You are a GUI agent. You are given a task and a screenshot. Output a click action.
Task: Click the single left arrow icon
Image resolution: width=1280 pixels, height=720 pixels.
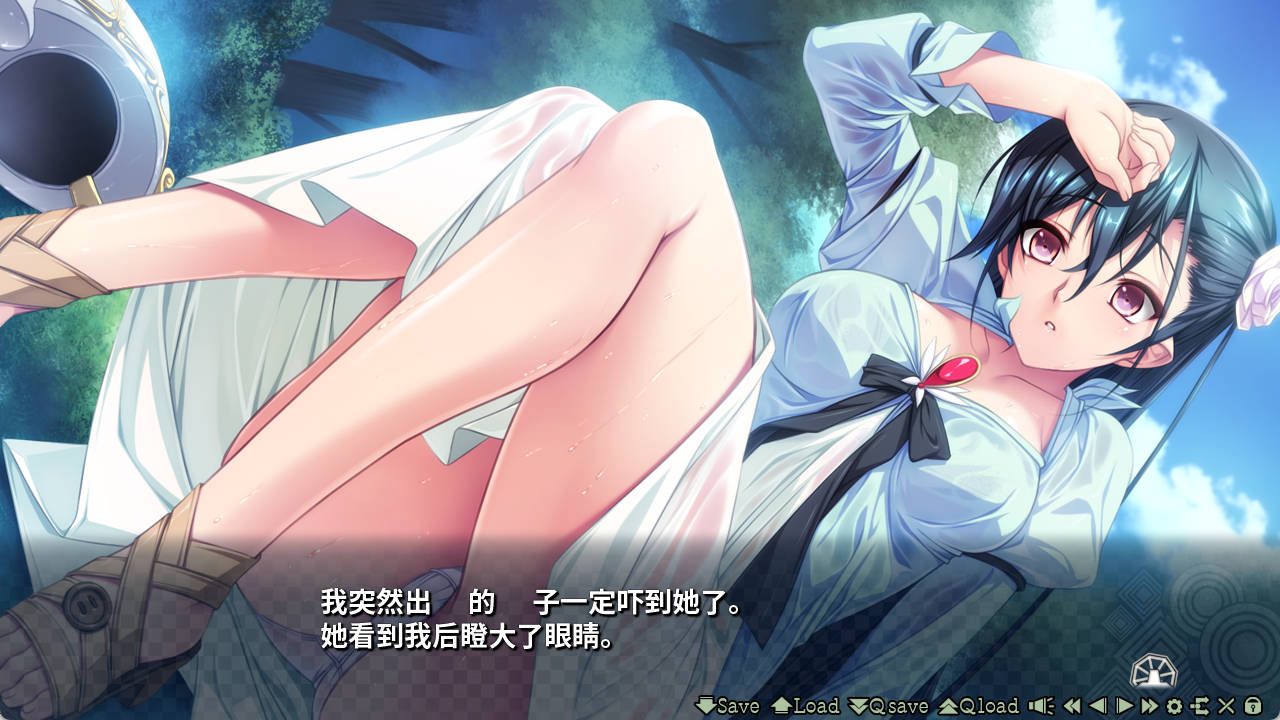1098,706
